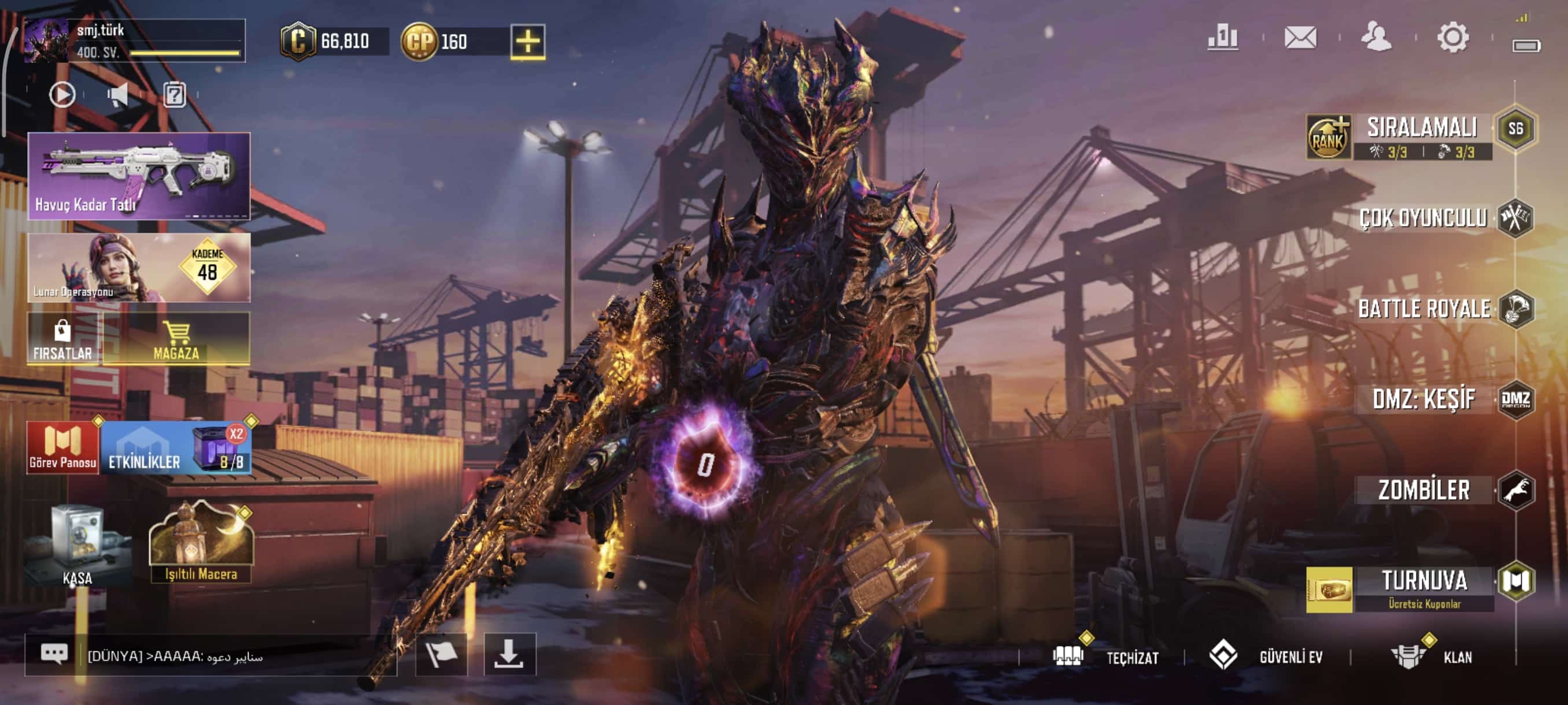Open the mail inbox
The image size is (1568, 705).
[x=1300, y=38]
